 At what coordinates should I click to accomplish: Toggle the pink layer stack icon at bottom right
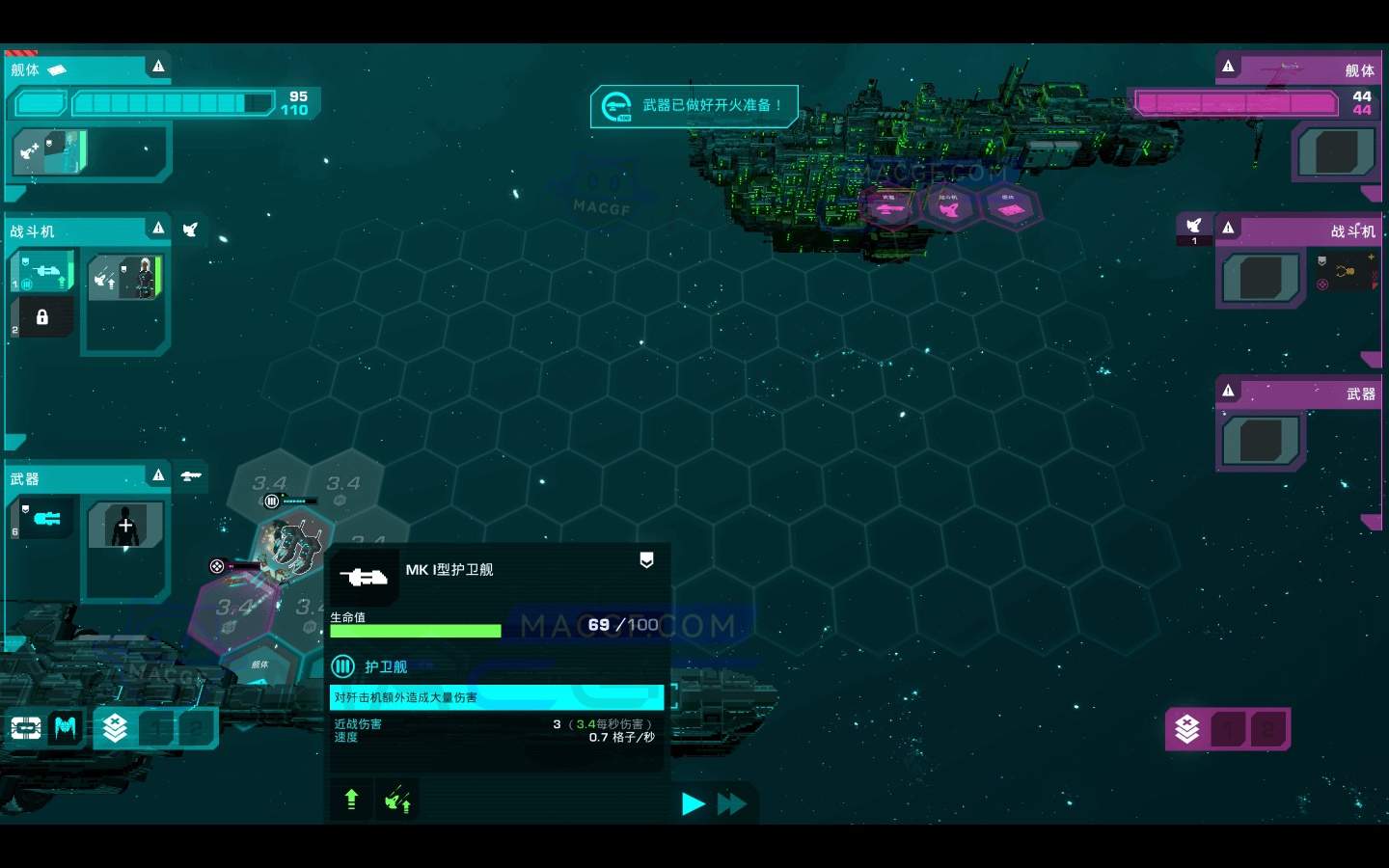pyautogui.click(x=1188, y=729)
